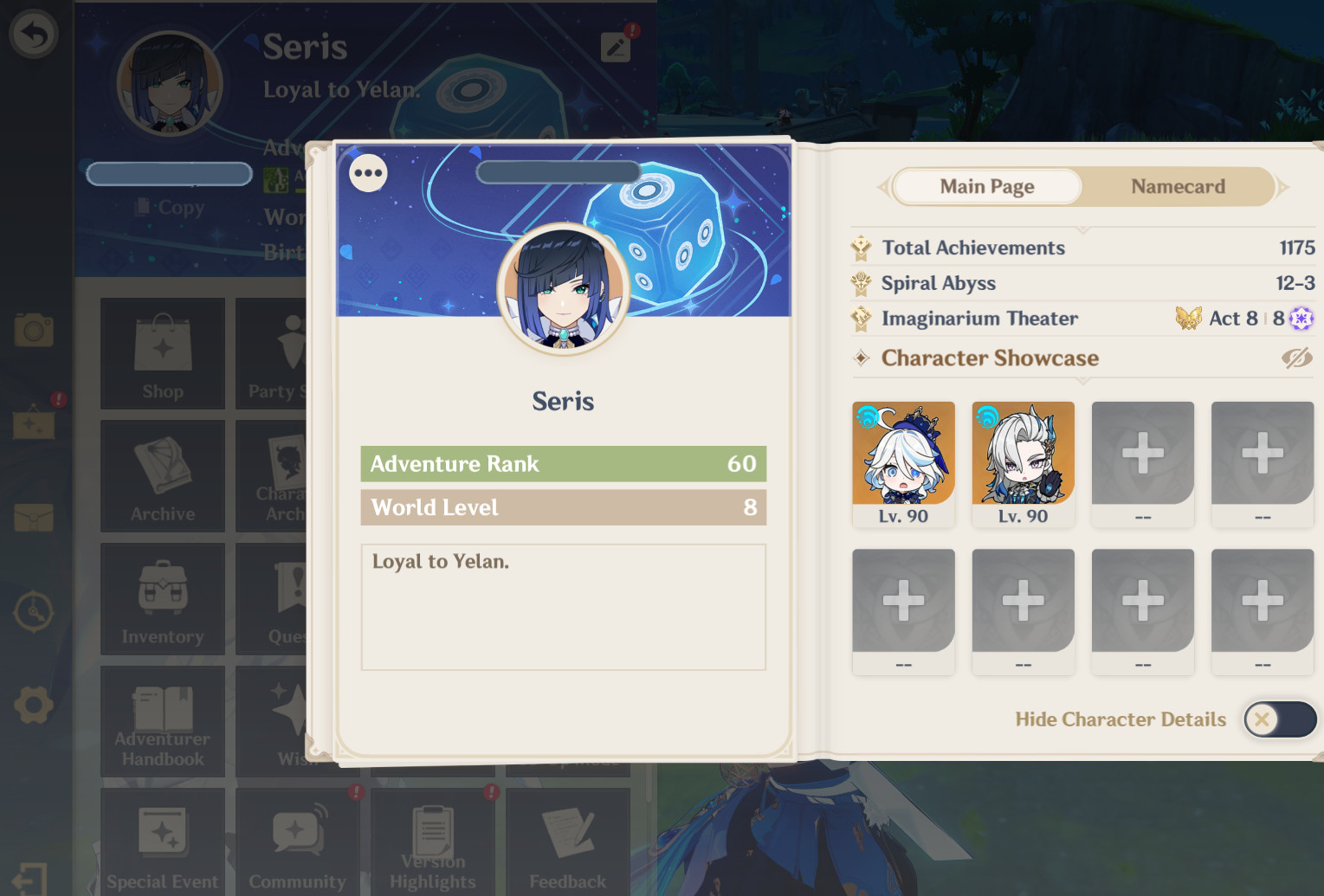The width and height of the screenshot is (1324, 896).
Task: Open the Feedback page
Action: click(x=568, y=840)
